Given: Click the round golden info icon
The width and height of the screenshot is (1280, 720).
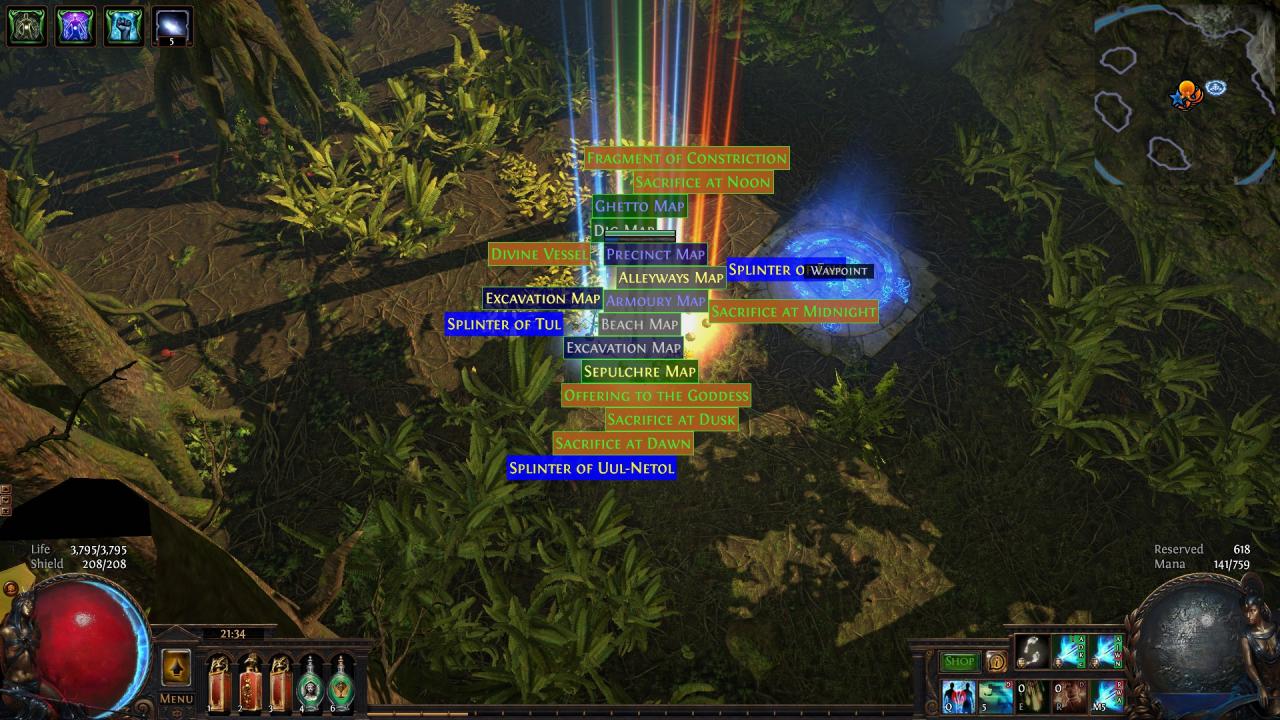Looking at the screenshot, I should pyautogui.click(x=996, y=661).
